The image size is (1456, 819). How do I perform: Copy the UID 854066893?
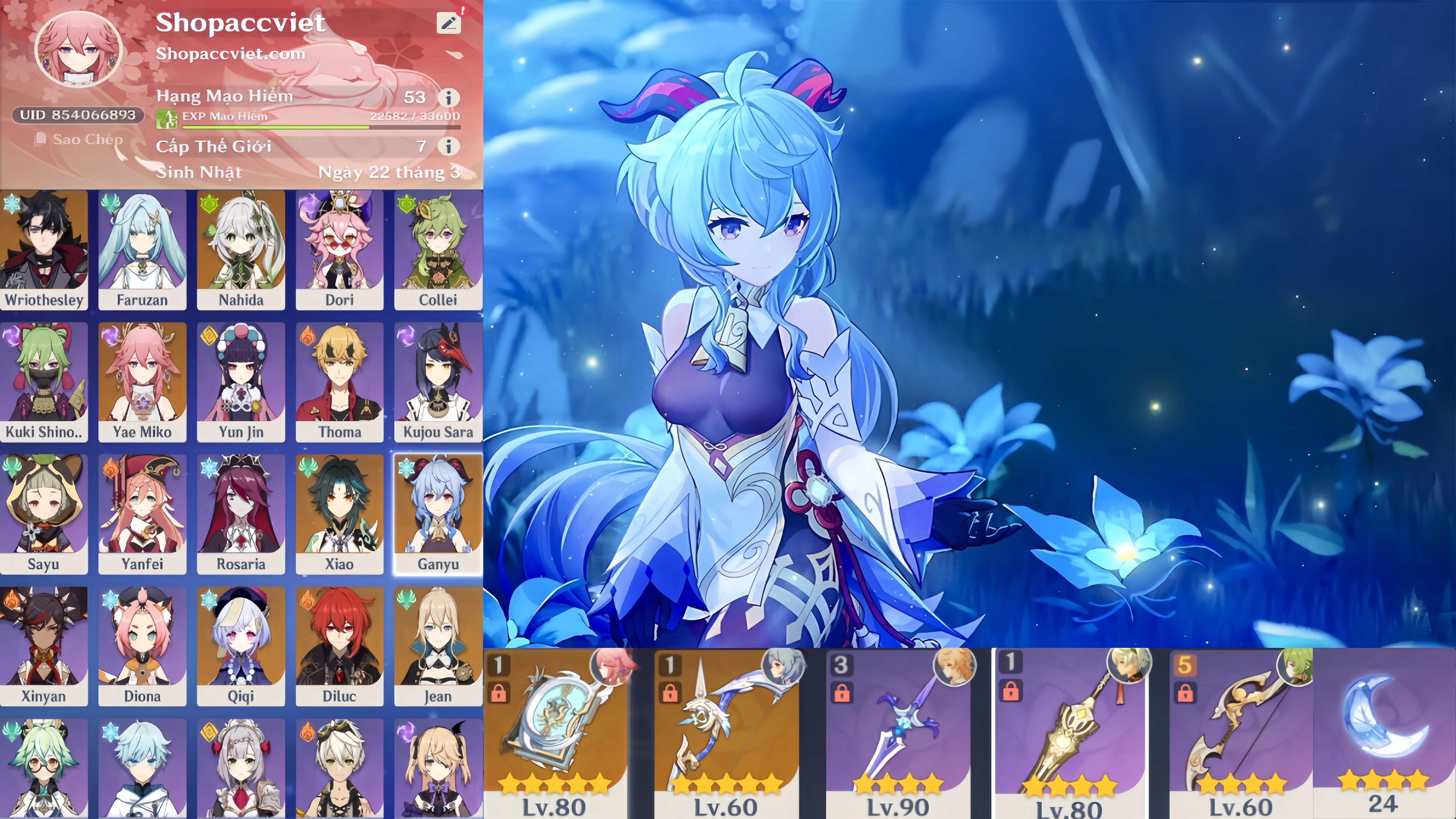(x=77, y=115)
